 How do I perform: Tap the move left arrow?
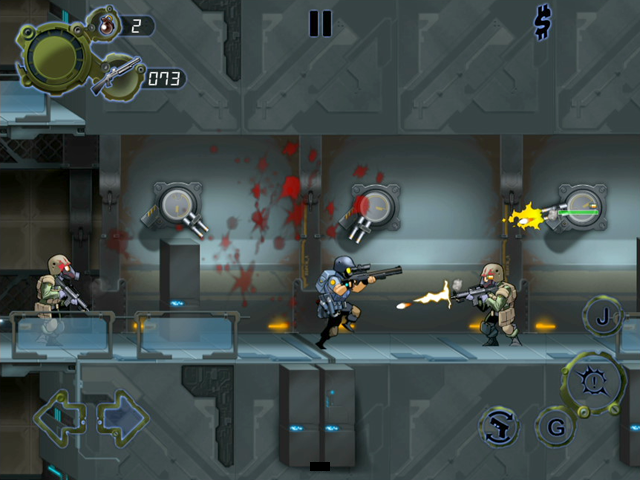(59, 417)
